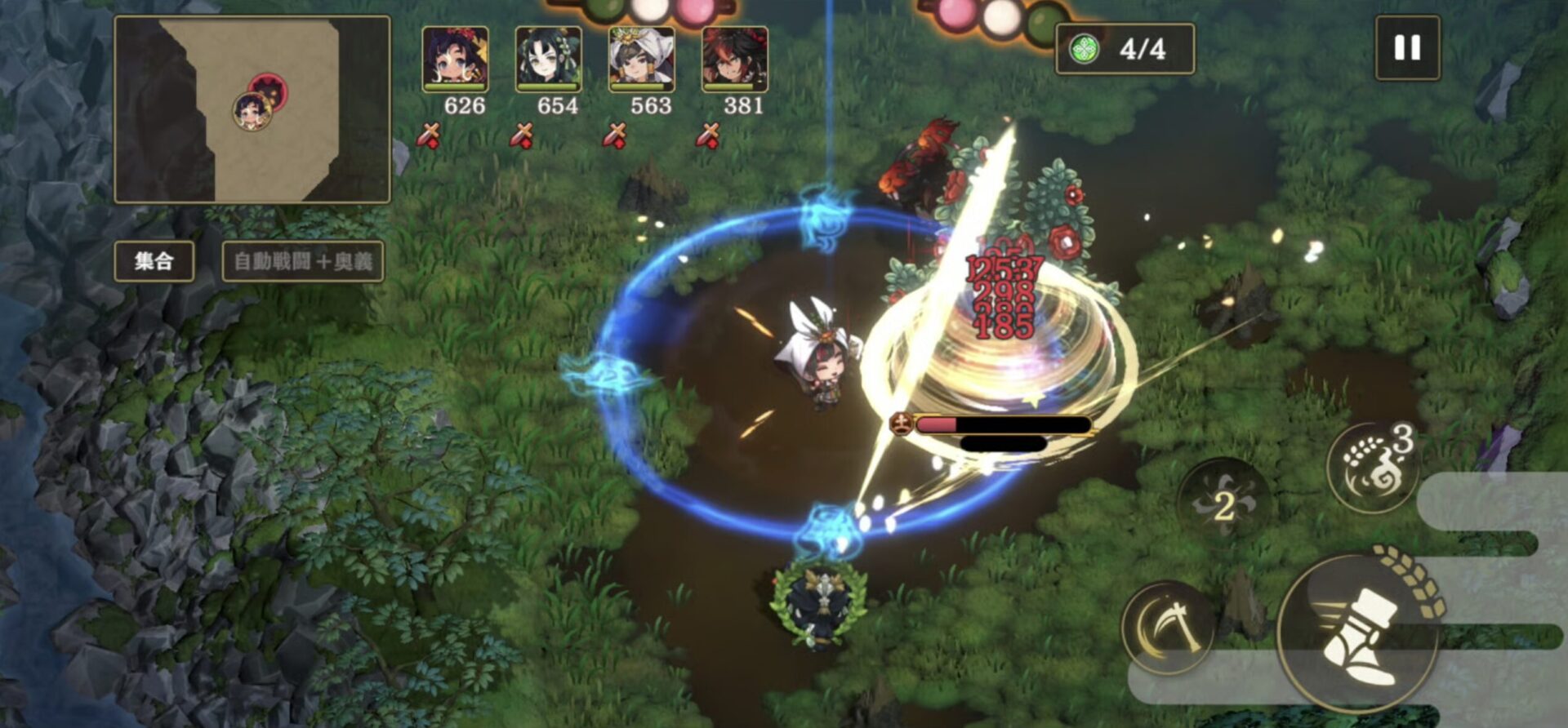Choose the white-hooded character portrait with 563 HP
The image size is (1568, 728).
click(641, 59)
